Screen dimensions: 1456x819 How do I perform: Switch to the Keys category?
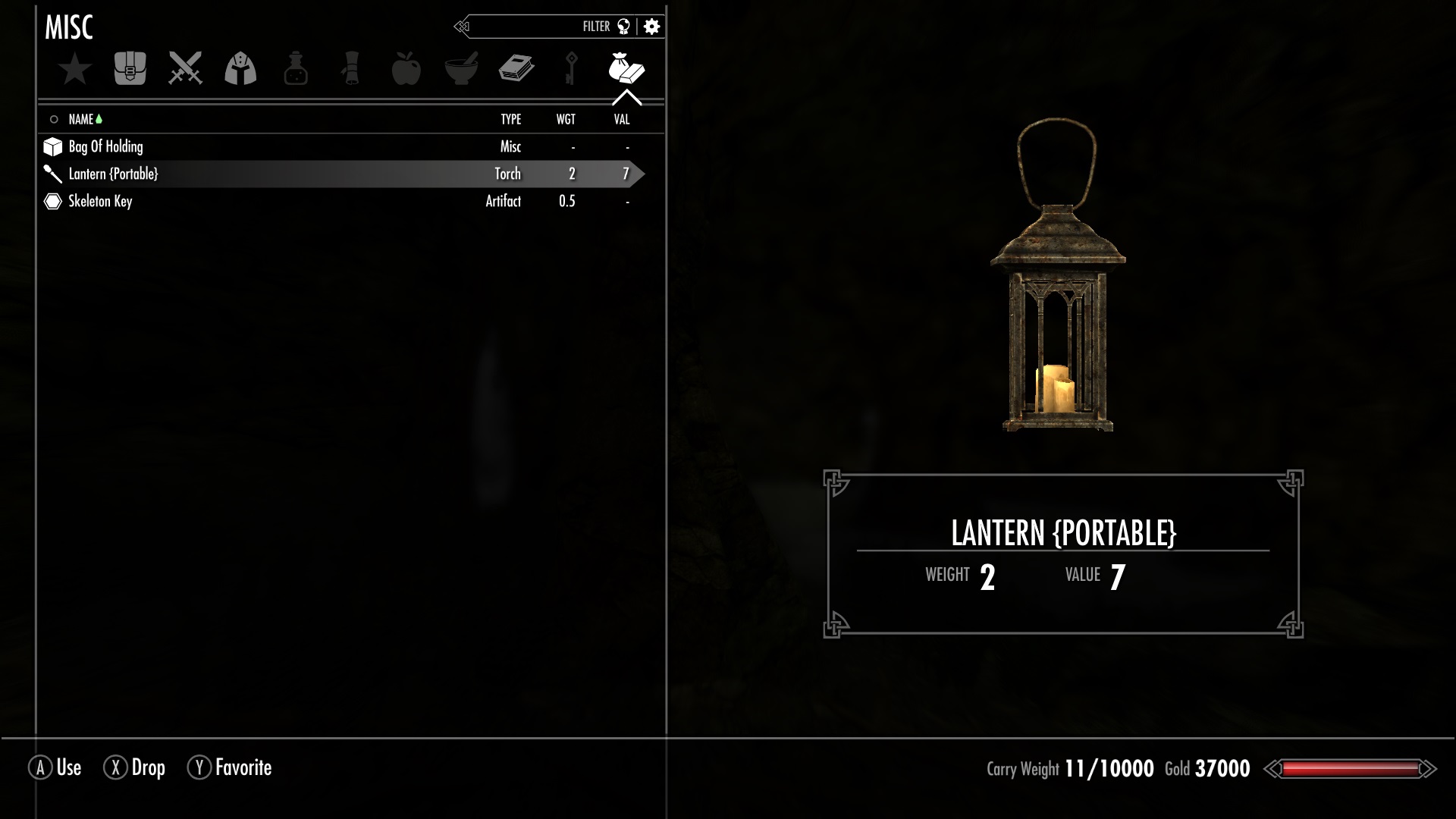point(571,69)
